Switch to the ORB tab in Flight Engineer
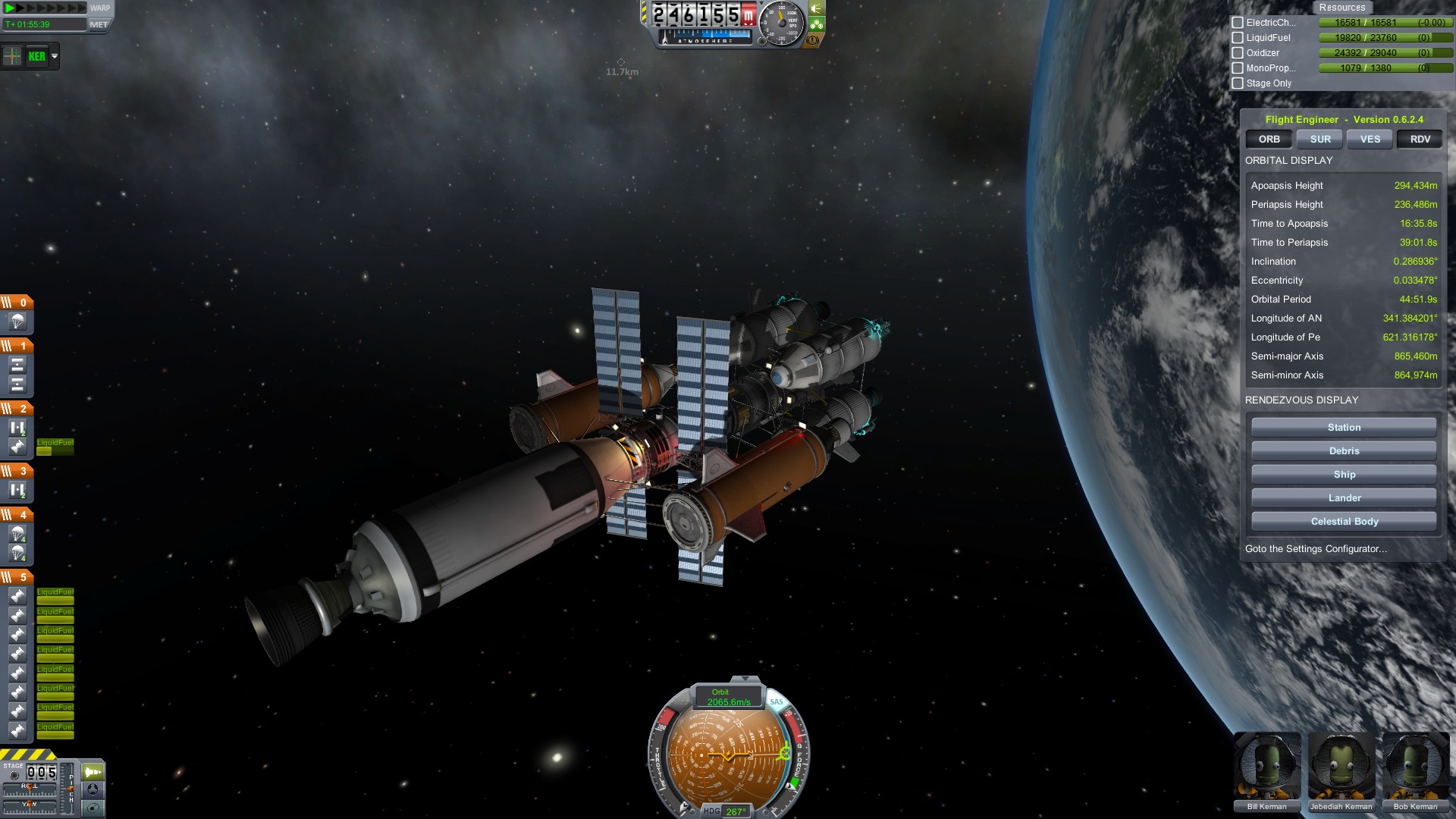 [1269, 140]
